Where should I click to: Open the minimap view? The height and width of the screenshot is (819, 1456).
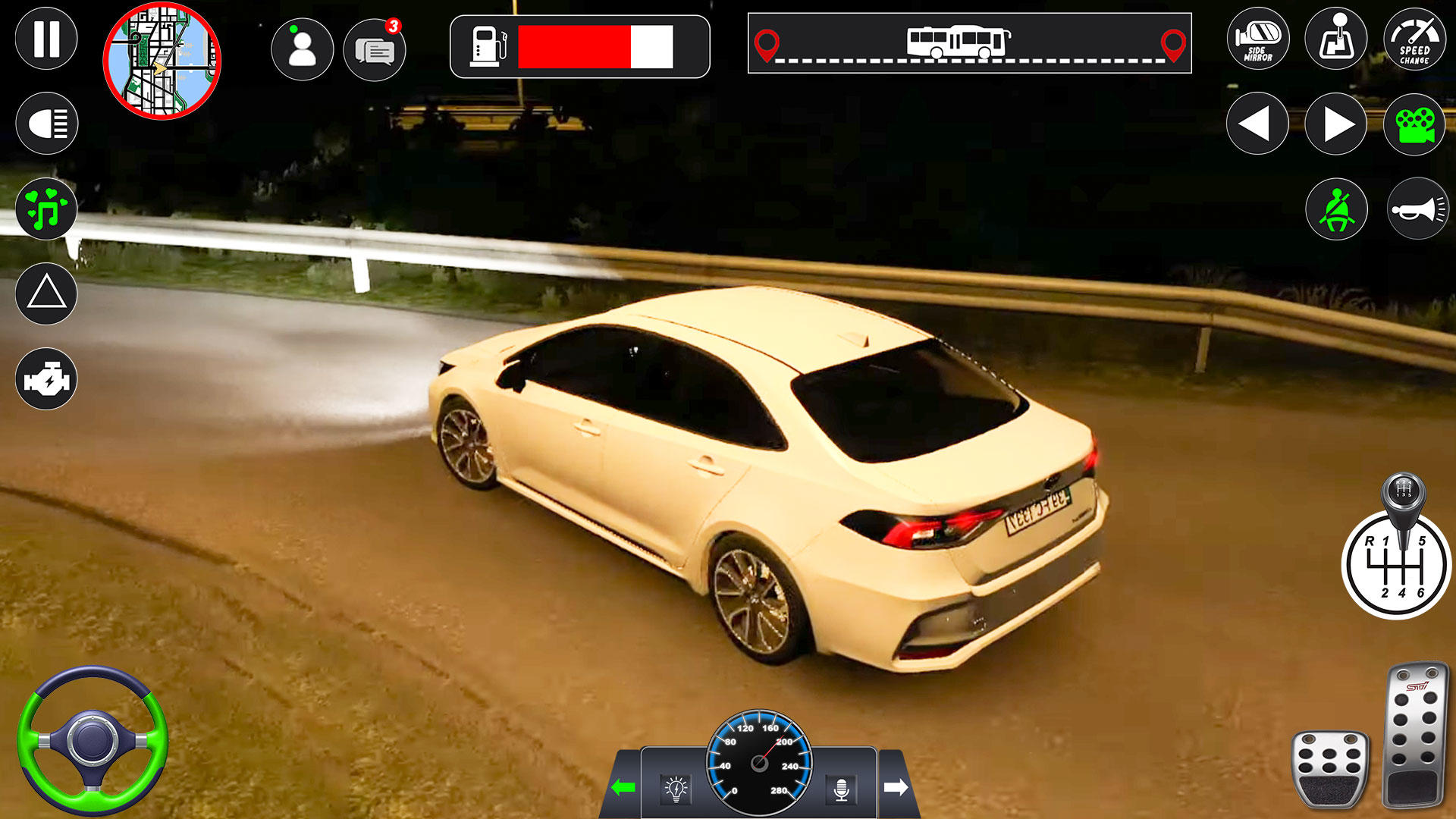point(163,59)
